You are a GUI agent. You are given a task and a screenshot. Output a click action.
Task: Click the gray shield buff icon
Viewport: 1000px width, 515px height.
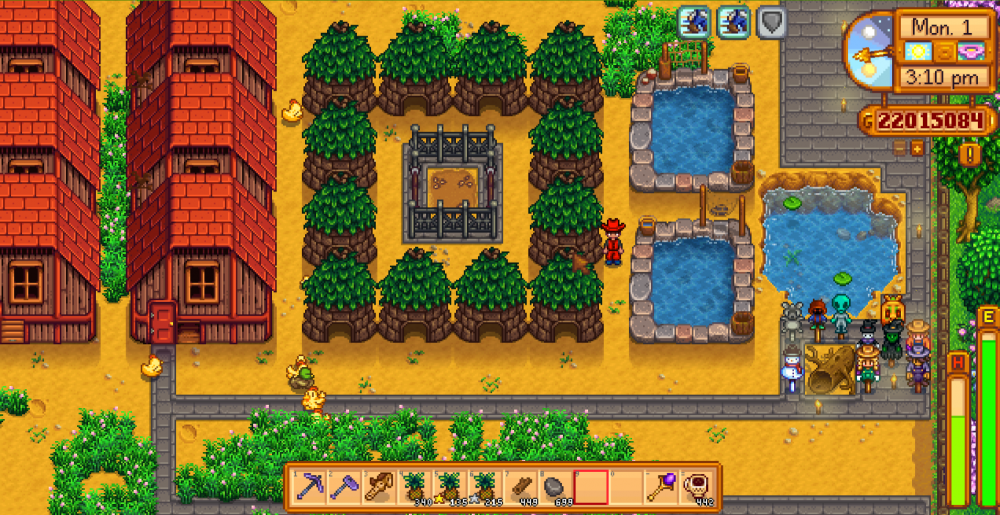(x=770, y=22)
